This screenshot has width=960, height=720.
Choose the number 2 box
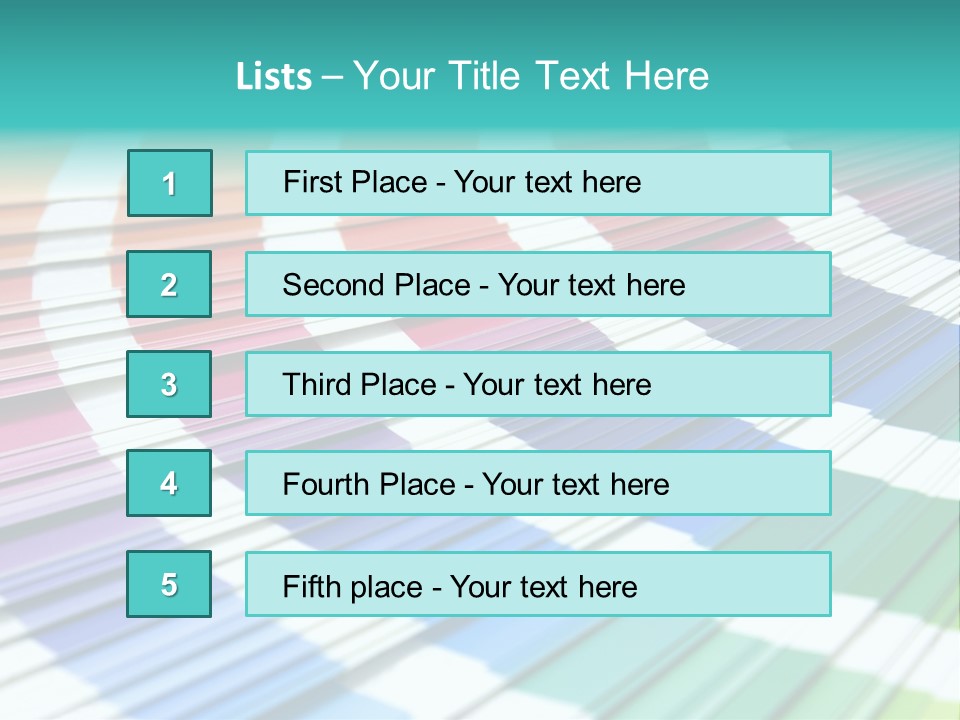pos(170,284)
